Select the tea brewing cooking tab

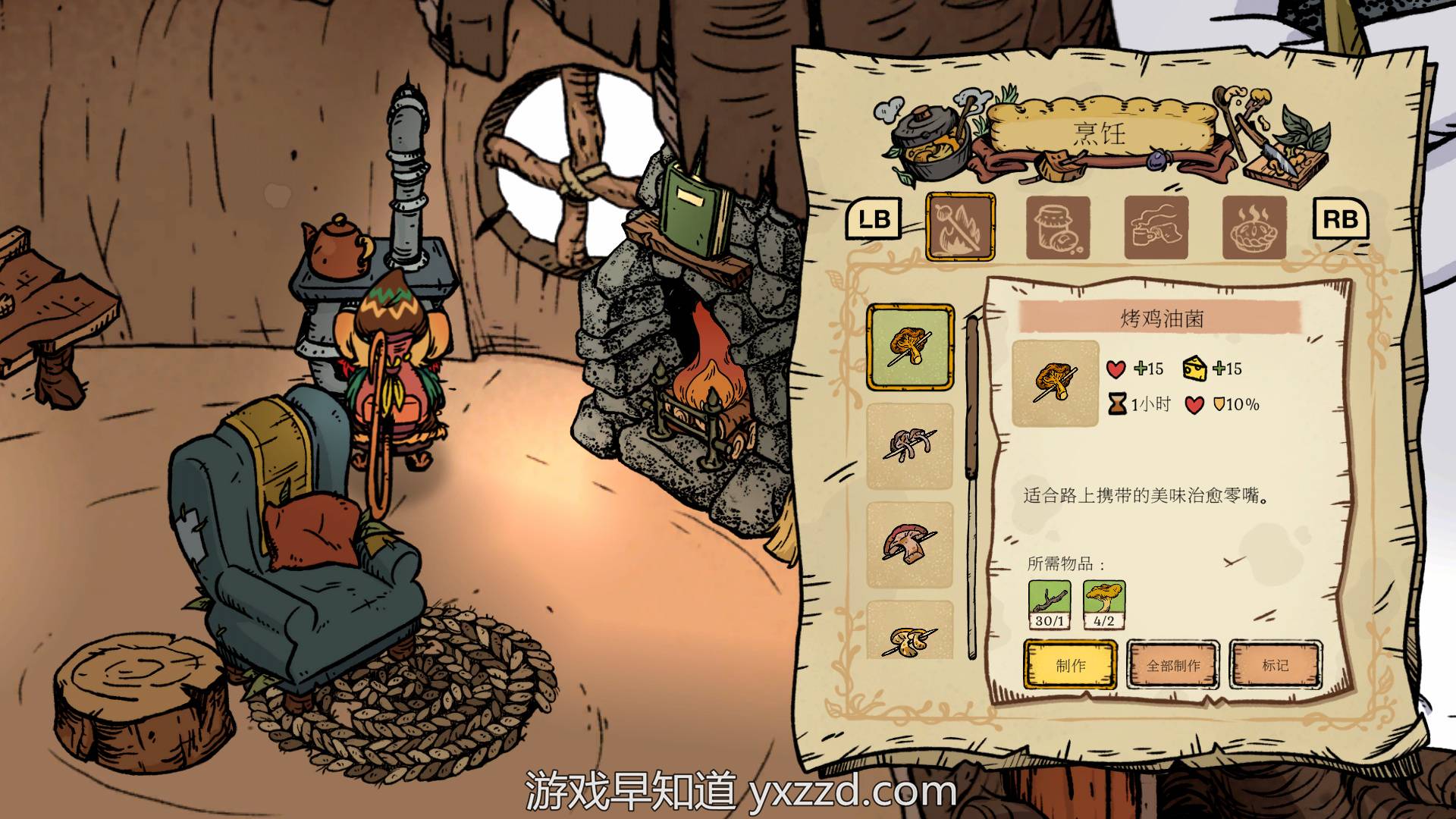1156,227
